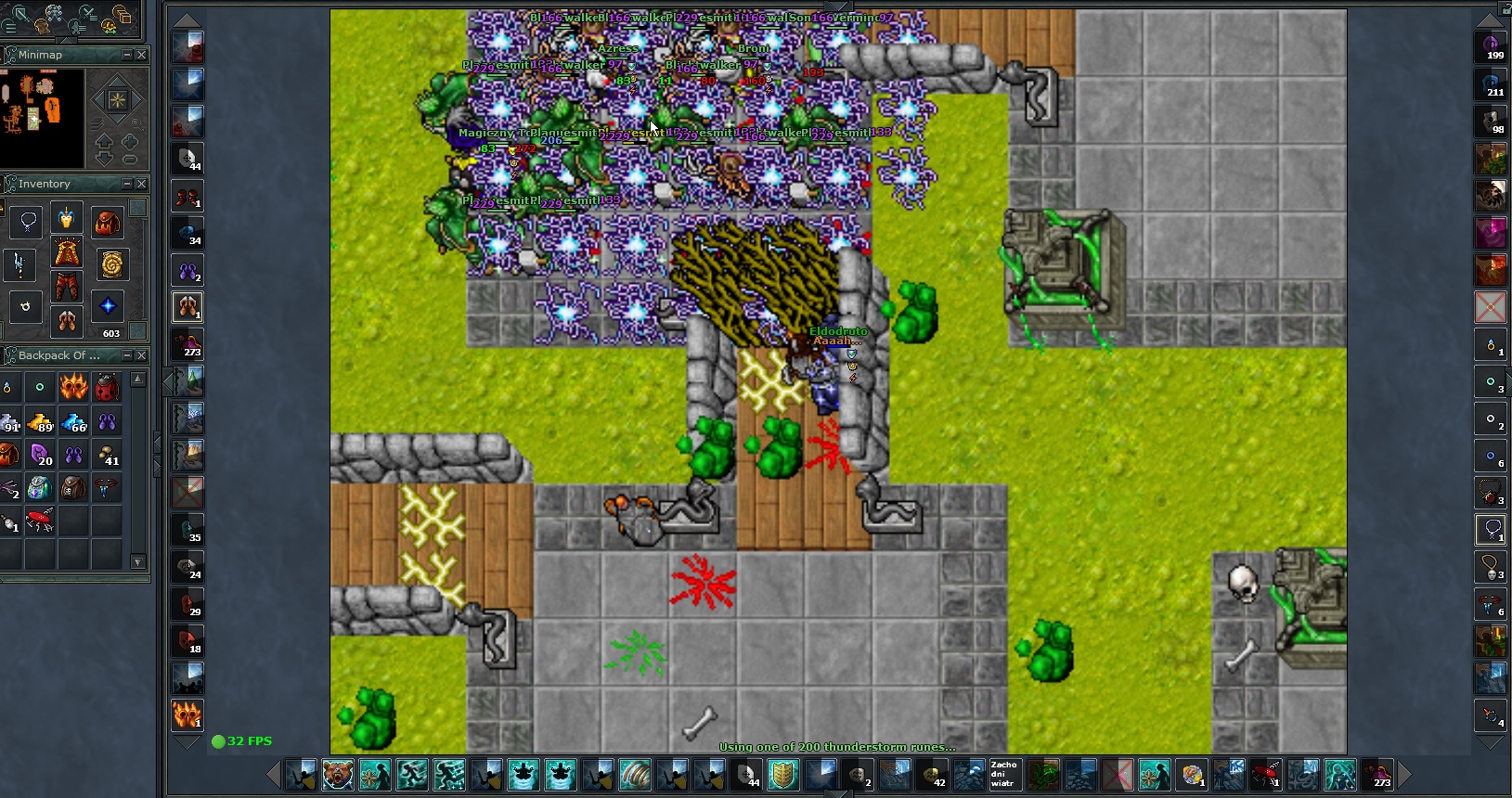Select the golden helmet equipment slot
Image resolution: width=1512 pixels, height=798 pixels.
[67, 220]
